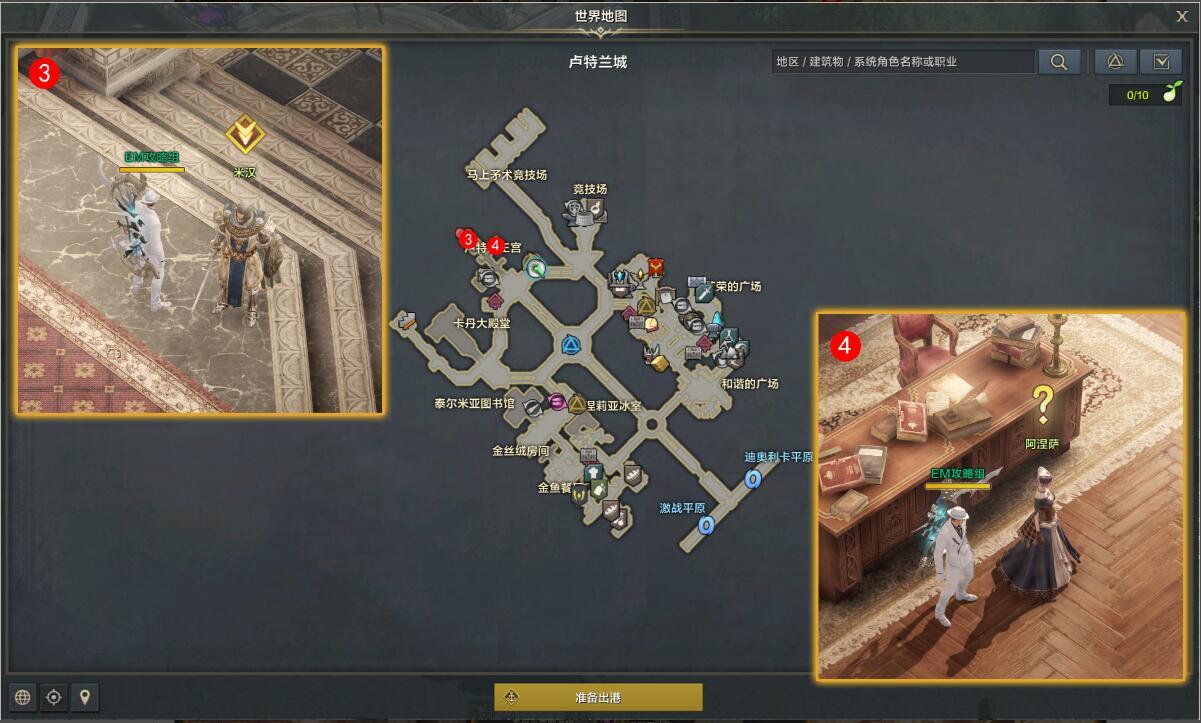Click the mokoko seed counter icon

tap(1167, 95)
